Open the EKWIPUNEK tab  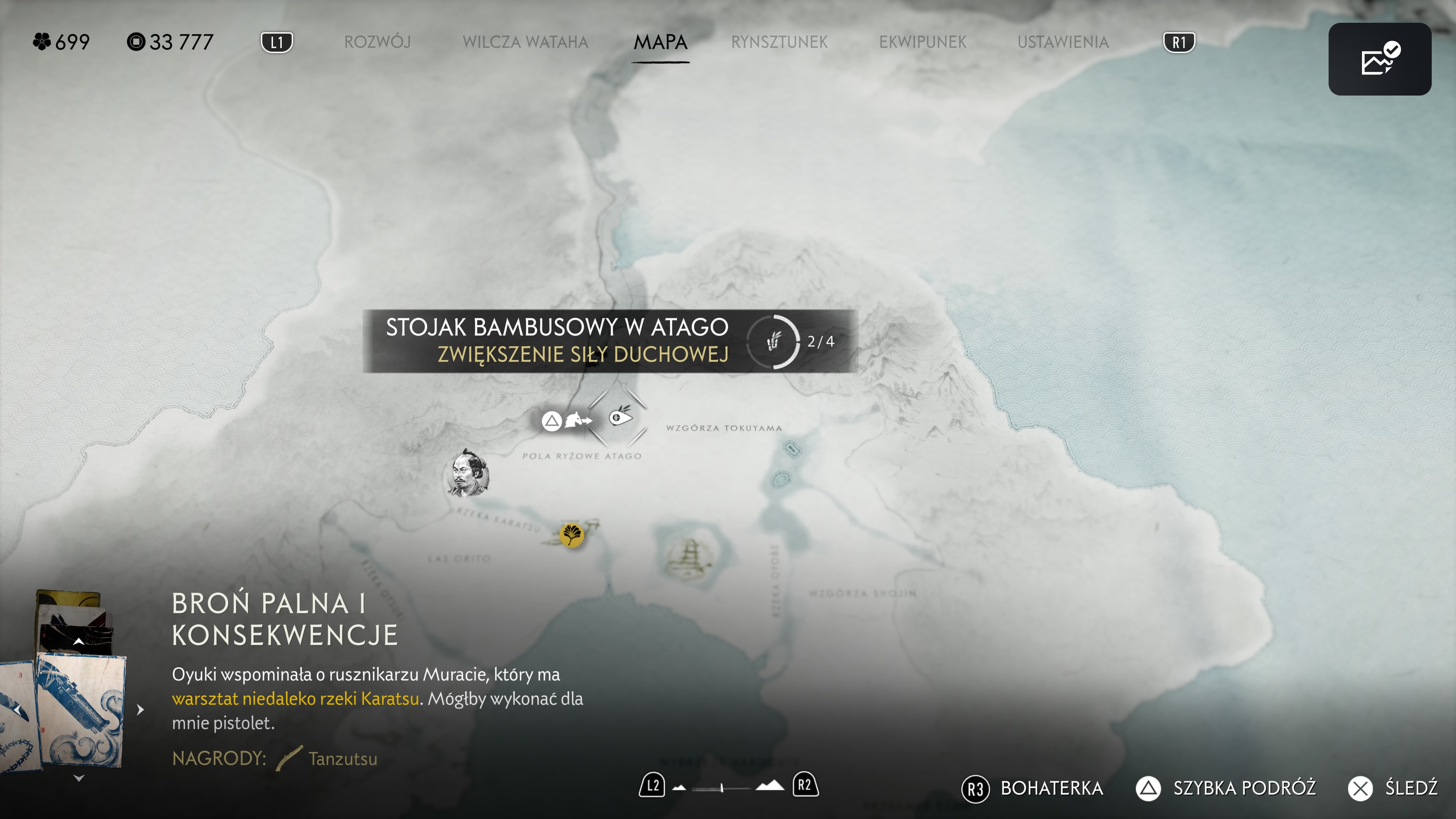(923, 42)
